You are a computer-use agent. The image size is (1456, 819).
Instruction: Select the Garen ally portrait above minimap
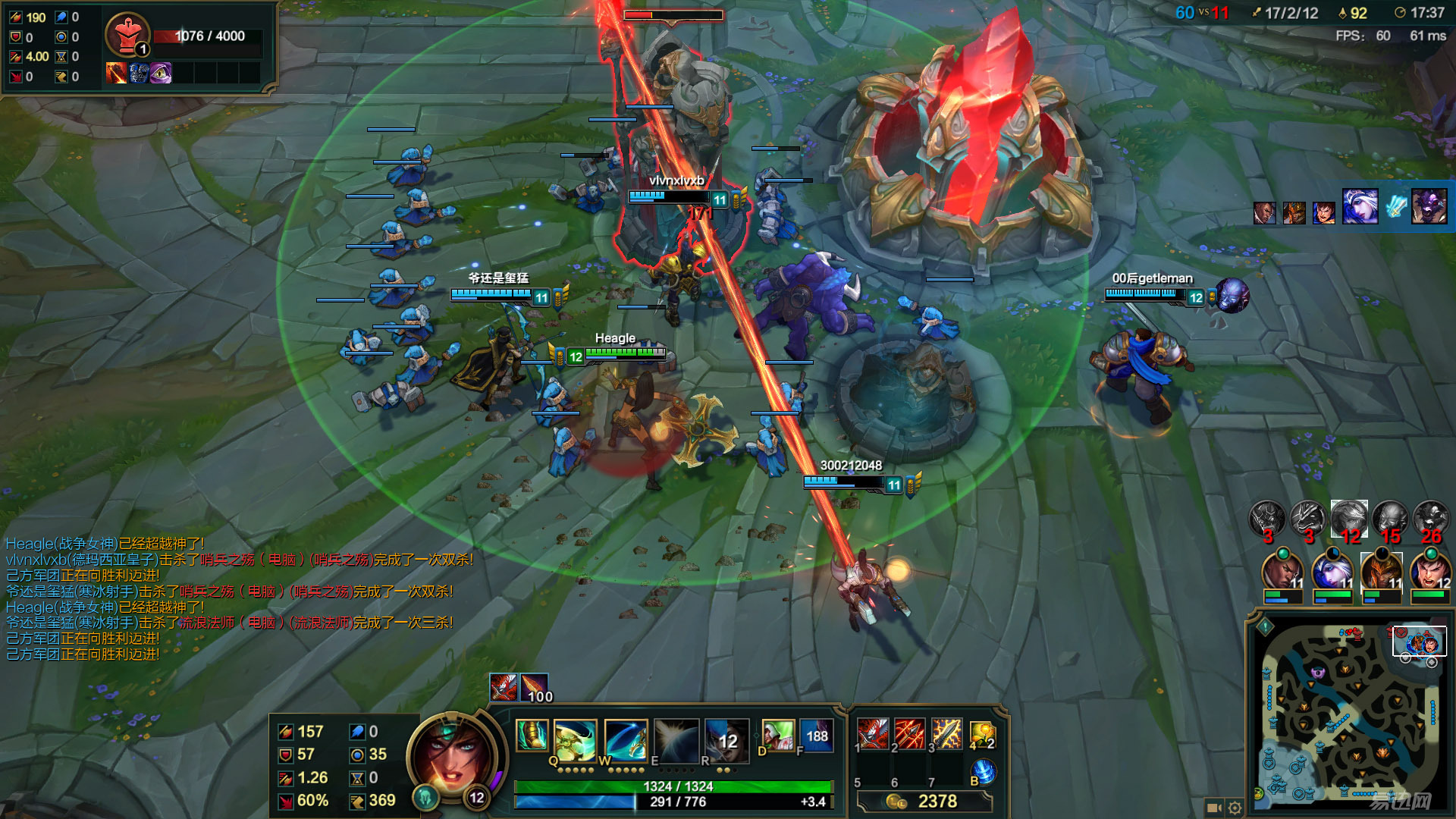[x=1429, y=573]
